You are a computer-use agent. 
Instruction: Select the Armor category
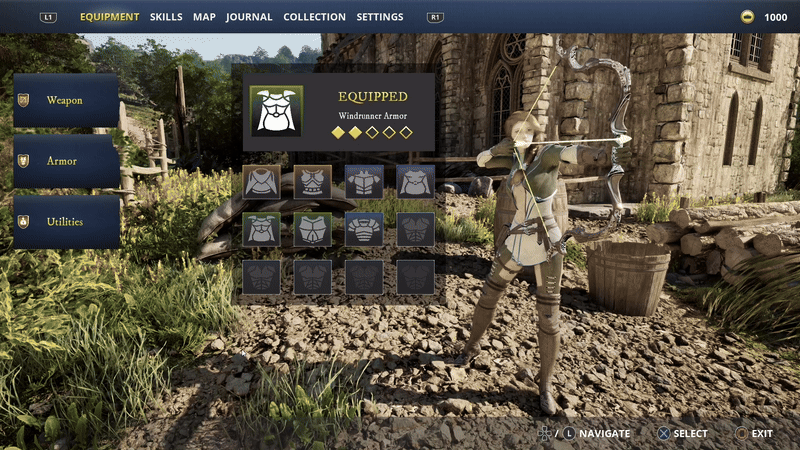[66, 161]
